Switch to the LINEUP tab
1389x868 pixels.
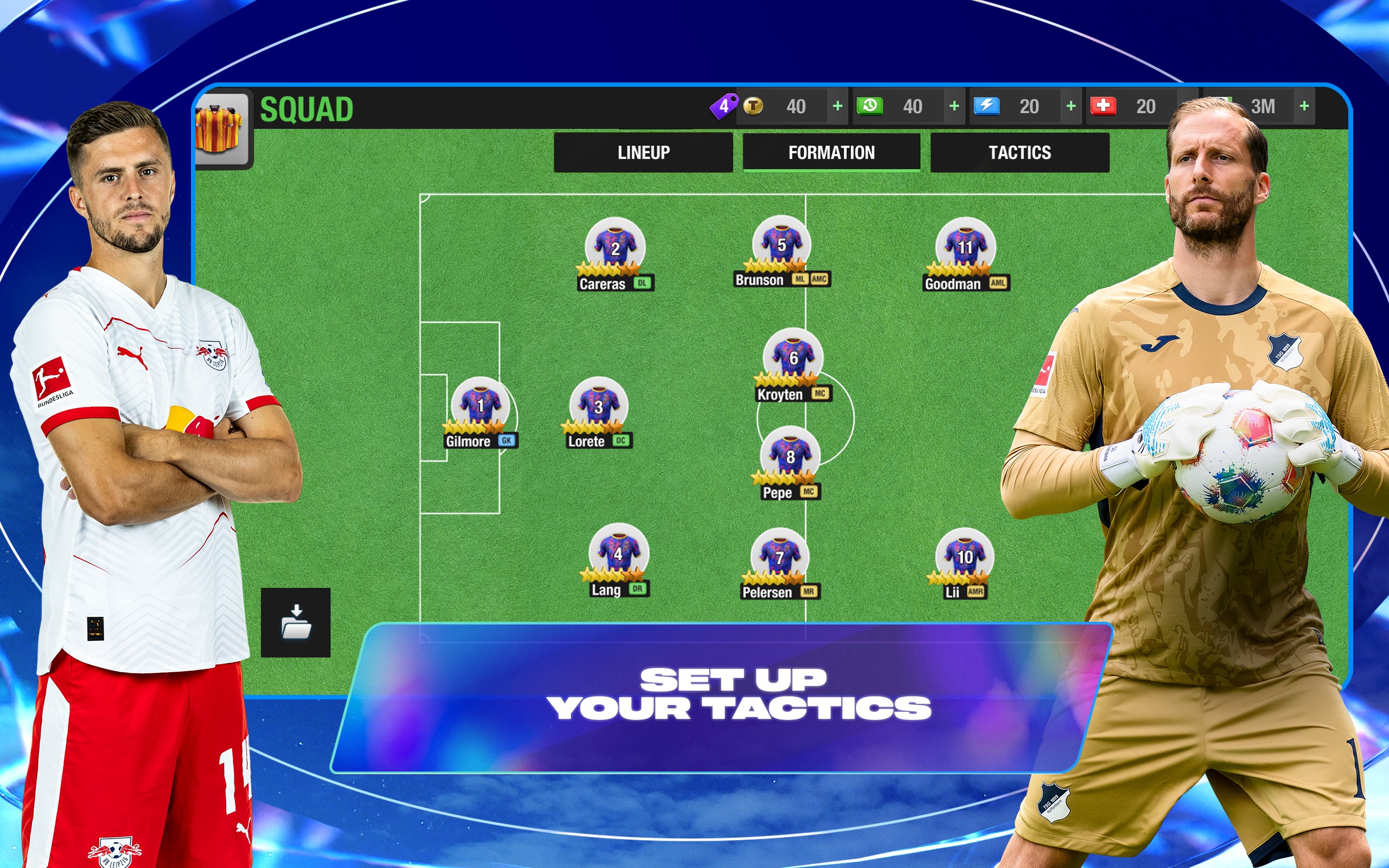[x=643, y=152]
